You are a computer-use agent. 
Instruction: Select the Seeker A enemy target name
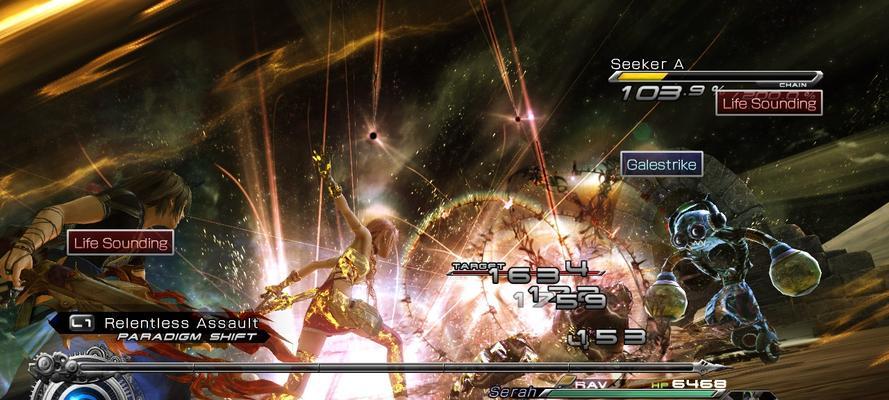click(647, 63)
